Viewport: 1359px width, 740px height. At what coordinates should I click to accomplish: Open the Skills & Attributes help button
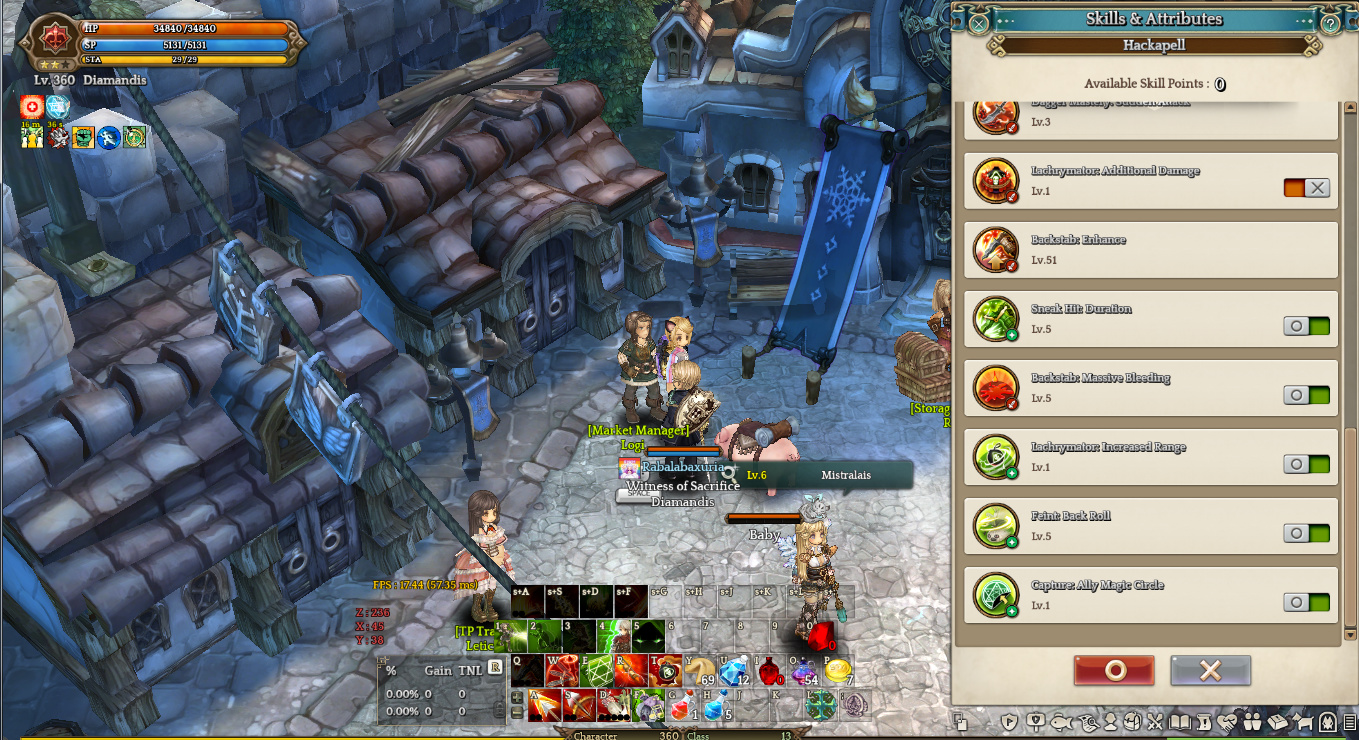[1330, 23]
